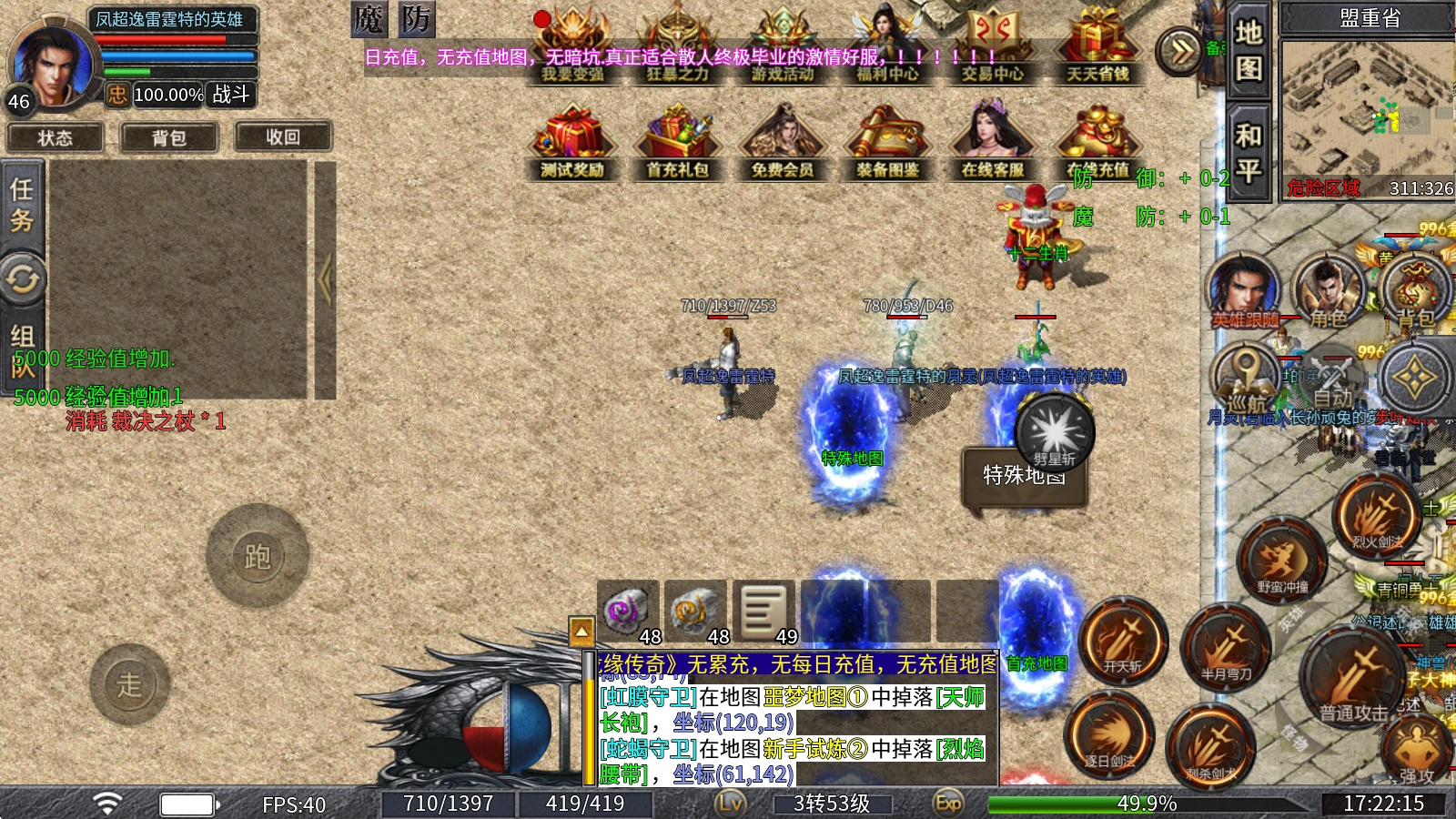Open the 状态 status panel
The width and height of the screenshot is (1456, 819).
[x=55, y=137]
